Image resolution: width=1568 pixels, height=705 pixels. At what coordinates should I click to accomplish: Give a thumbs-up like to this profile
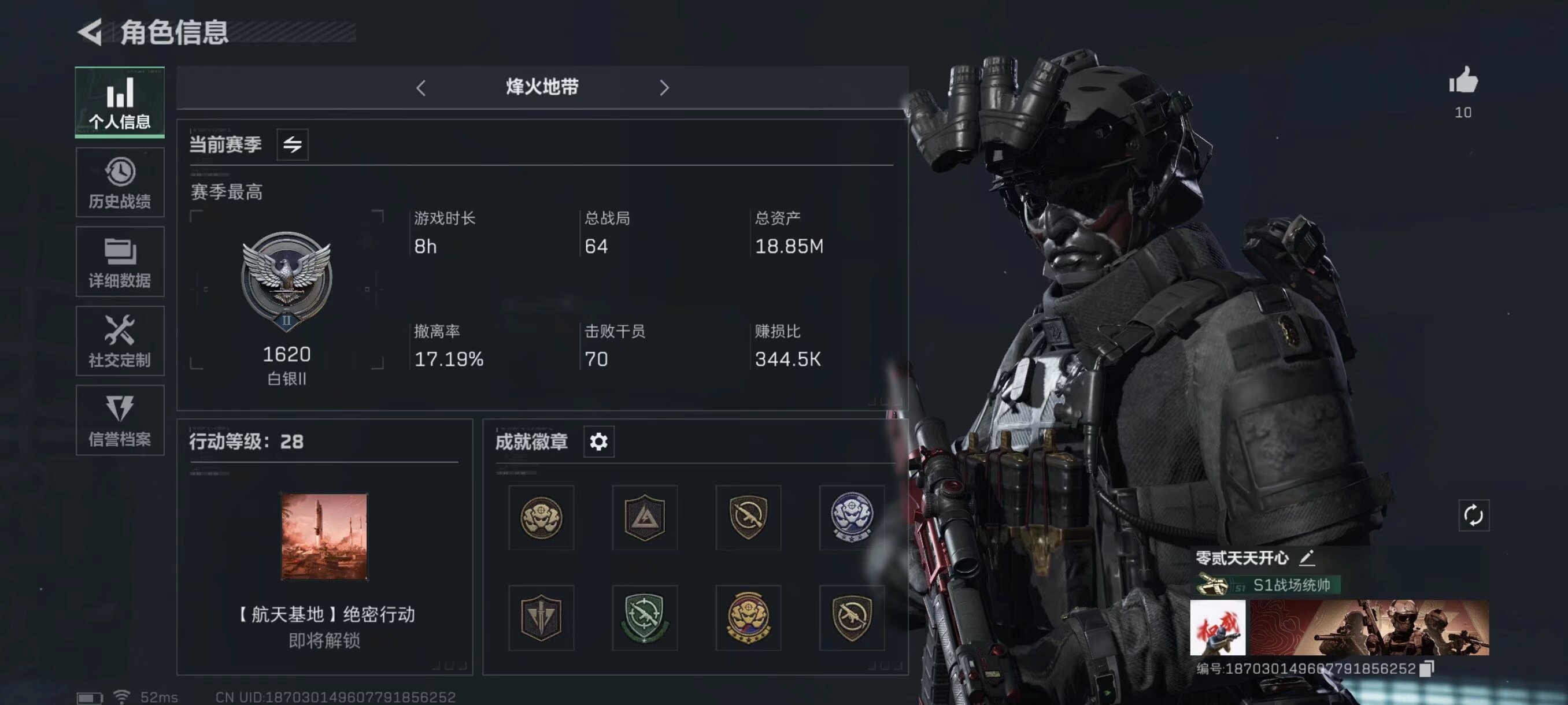coord(1463,81)
